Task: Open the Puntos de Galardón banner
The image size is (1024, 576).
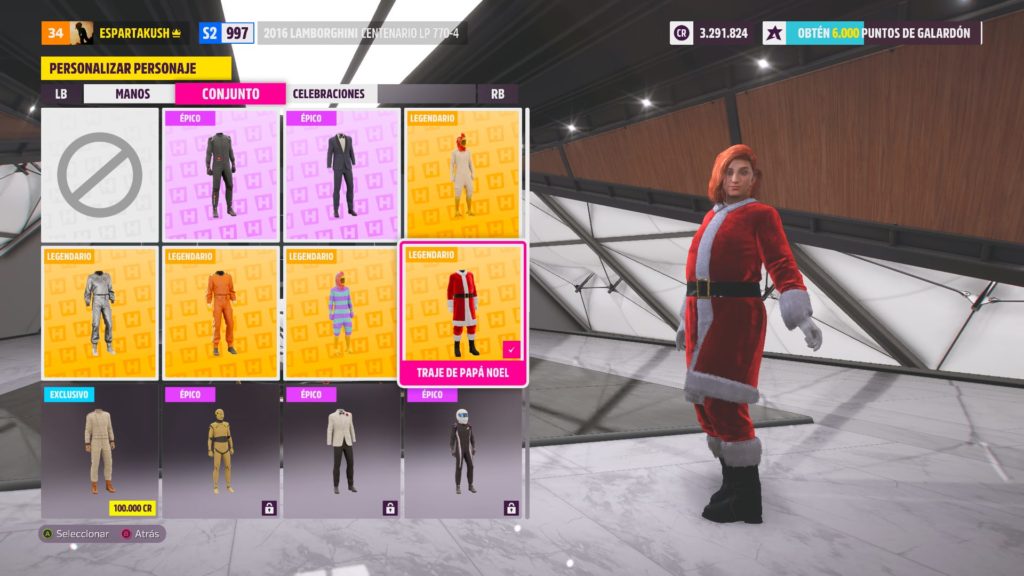Action: click(871, 33)
